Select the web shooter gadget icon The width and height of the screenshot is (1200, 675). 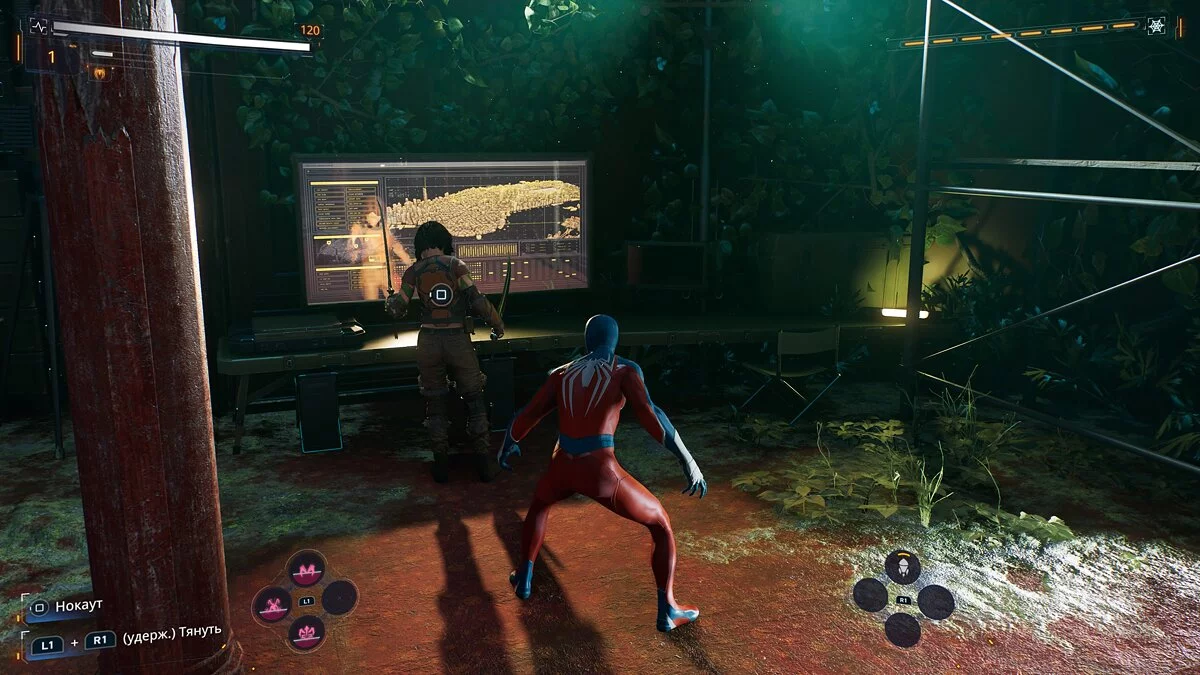coord(903,567)
